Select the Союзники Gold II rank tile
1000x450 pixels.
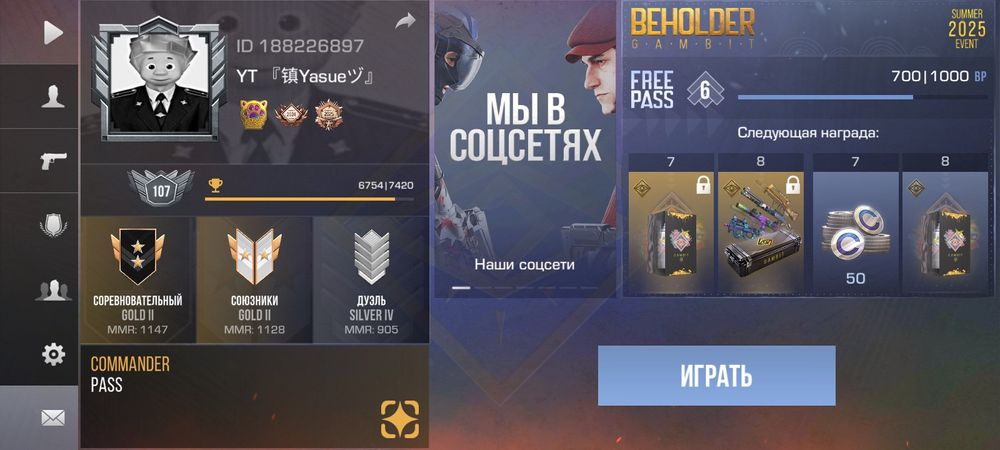[x=254, y=276]
